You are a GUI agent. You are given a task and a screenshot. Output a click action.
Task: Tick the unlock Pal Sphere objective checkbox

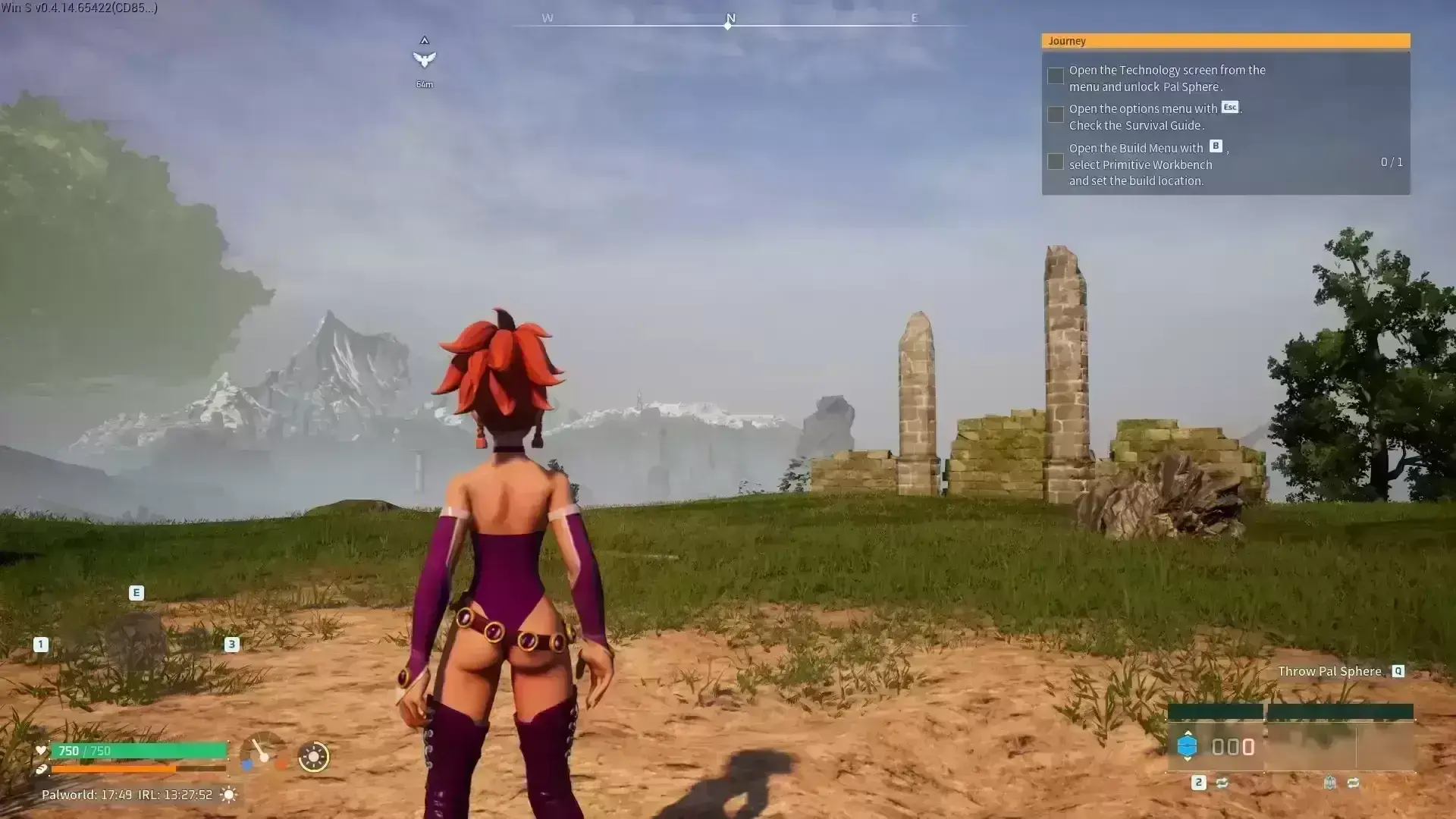pyautogui.click(x=1055, y=76)
